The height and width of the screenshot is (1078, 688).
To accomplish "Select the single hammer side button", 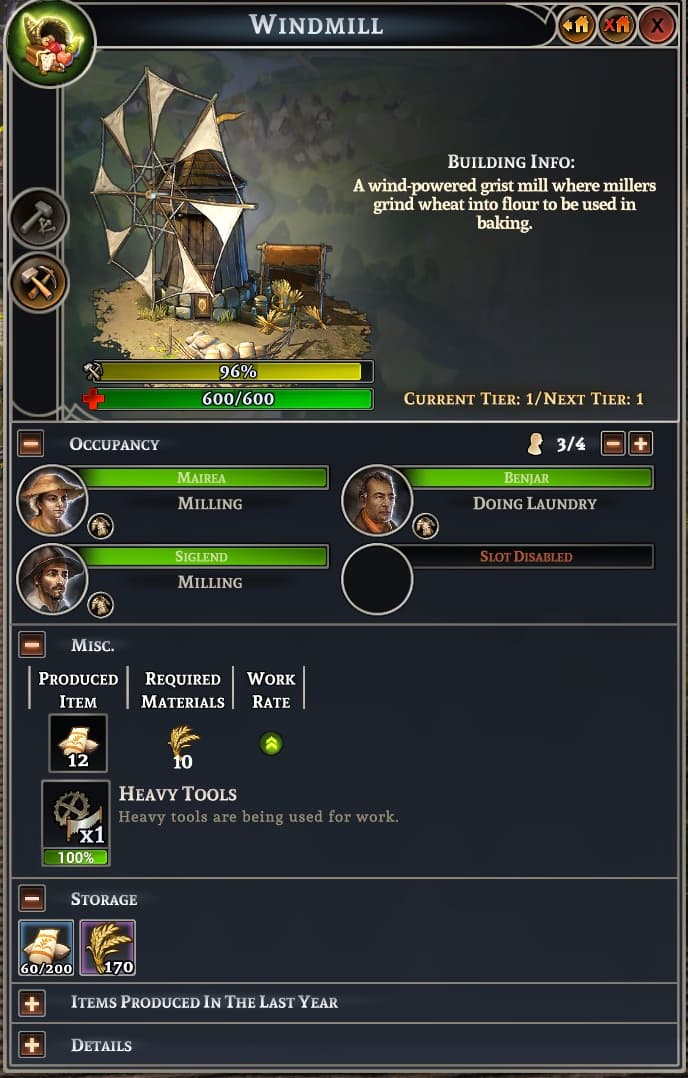I will click(x=40, y=218).
